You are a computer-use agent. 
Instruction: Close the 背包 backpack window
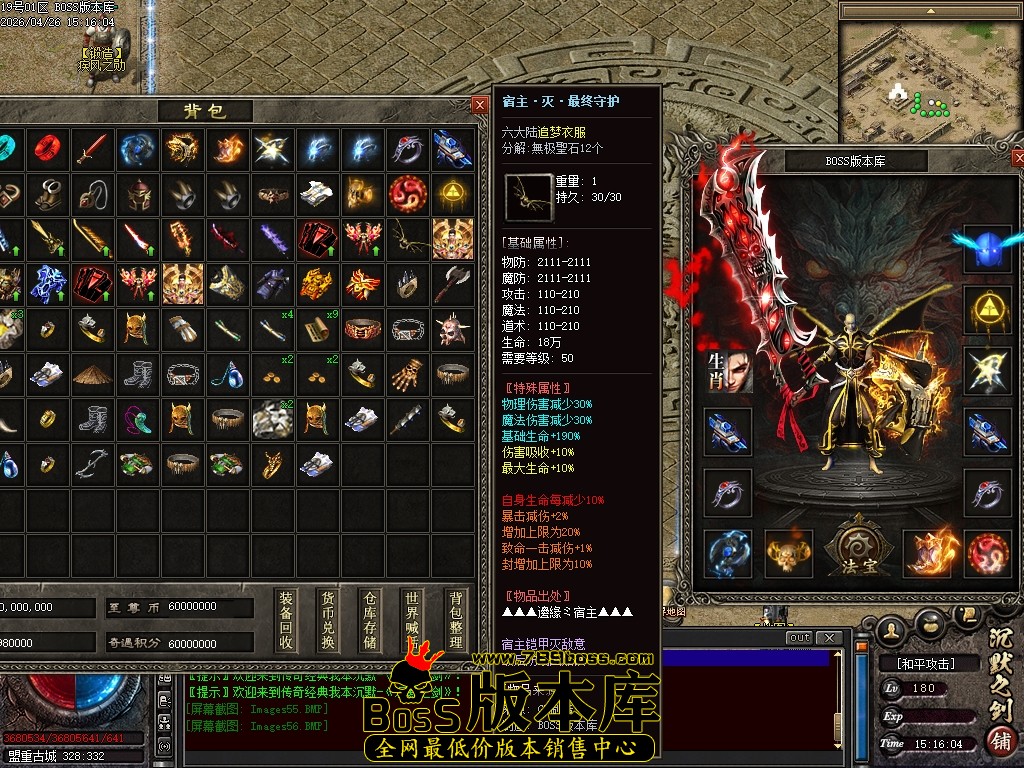479,105
